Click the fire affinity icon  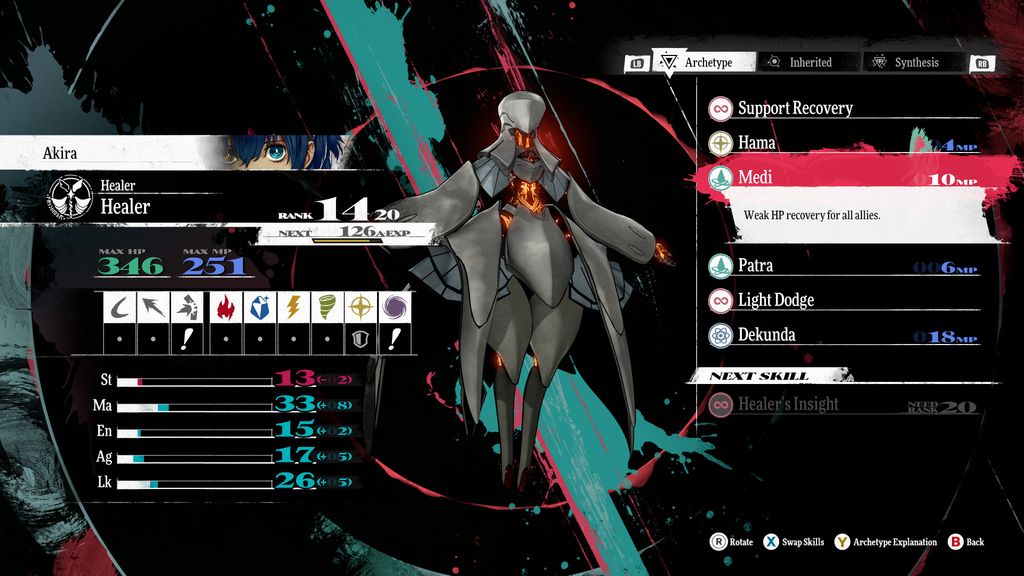(225, 308)
